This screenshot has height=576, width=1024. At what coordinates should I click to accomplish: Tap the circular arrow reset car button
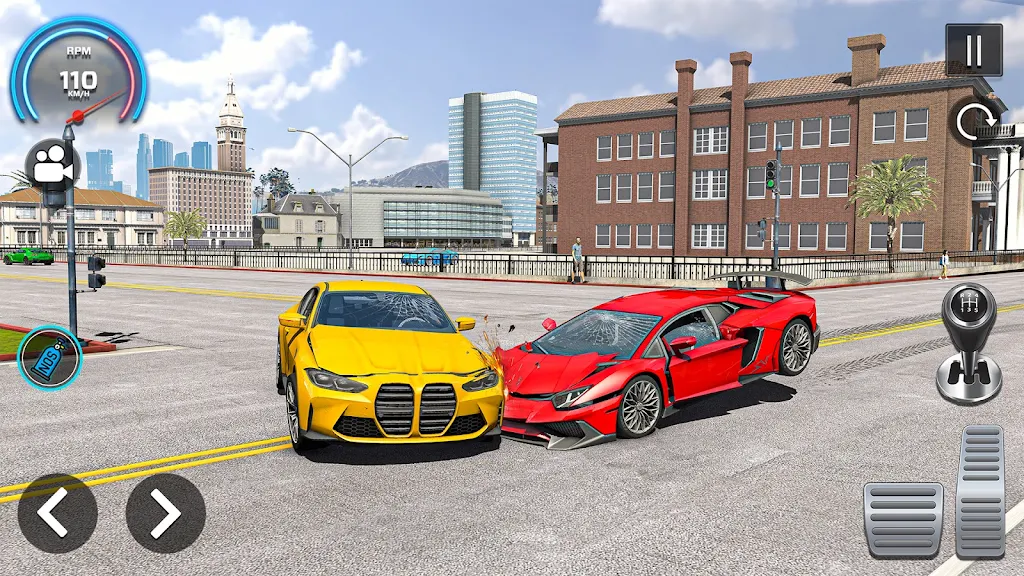coord(973,122)
